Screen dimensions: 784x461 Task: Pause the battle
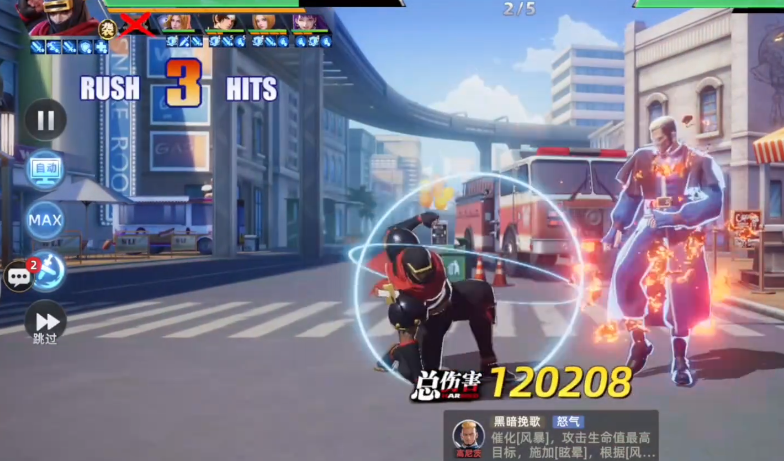[x=45, y=120]
